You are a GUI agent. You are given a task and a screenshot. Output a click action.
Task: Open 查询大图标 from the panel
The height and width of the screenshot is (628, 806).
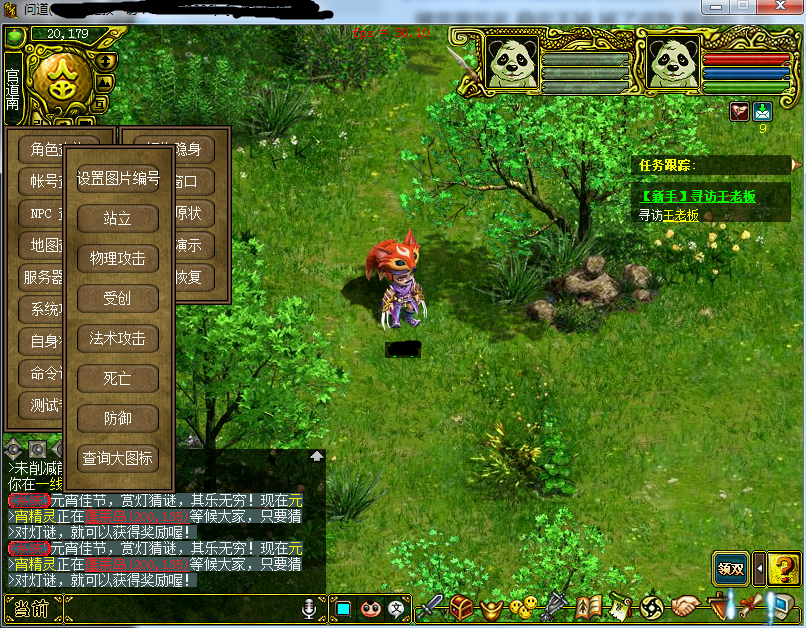[x=118, y=458]
